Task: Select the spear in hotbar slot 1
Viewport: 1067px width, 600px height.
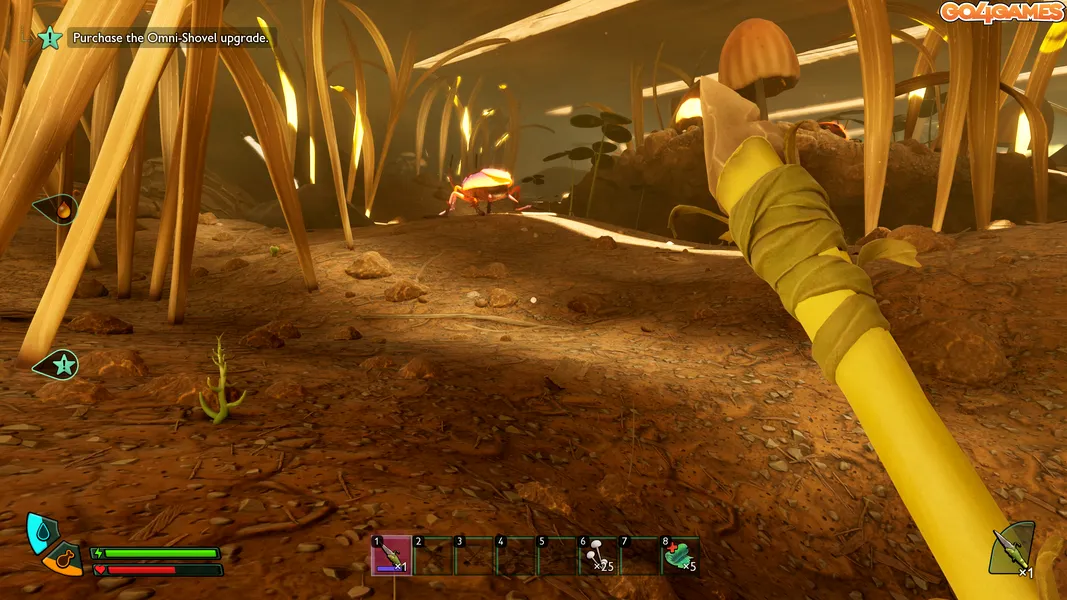Action: [x=391, y=556]
